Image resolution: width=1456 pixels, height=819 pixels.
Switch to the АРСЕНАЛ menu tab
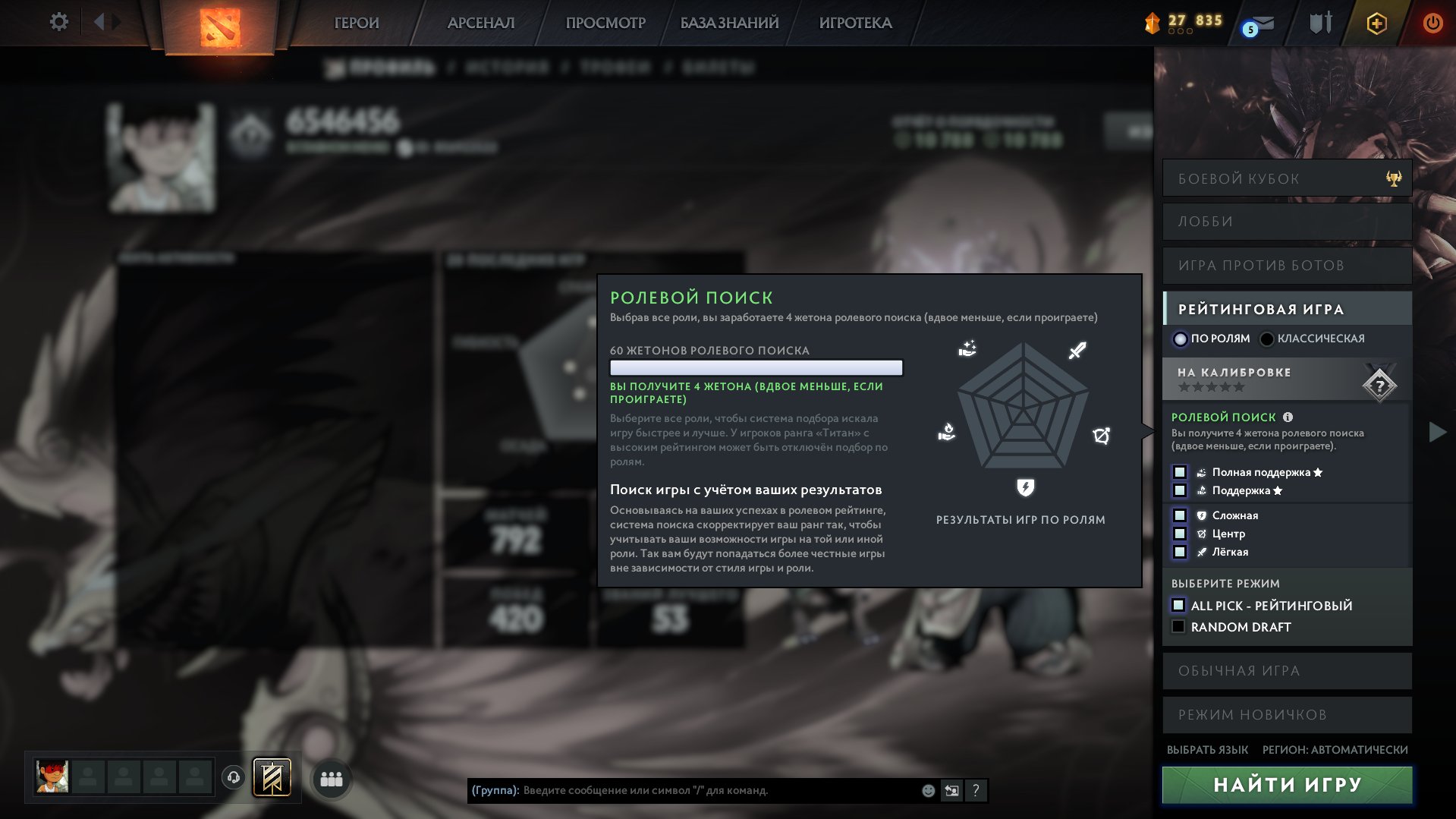point(480,23)
